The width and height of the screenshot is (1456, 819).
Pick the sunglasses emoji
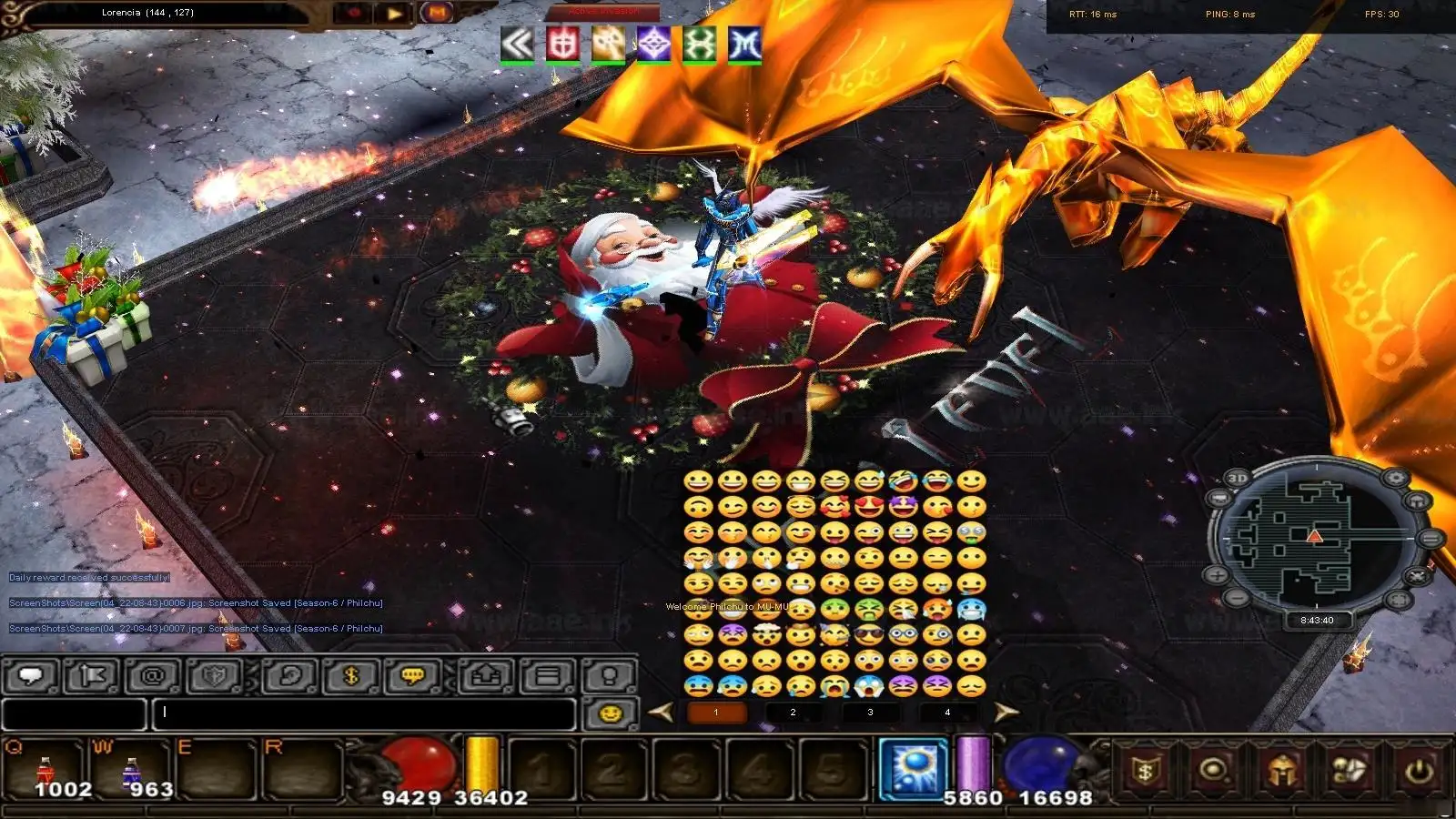(869, 635)
